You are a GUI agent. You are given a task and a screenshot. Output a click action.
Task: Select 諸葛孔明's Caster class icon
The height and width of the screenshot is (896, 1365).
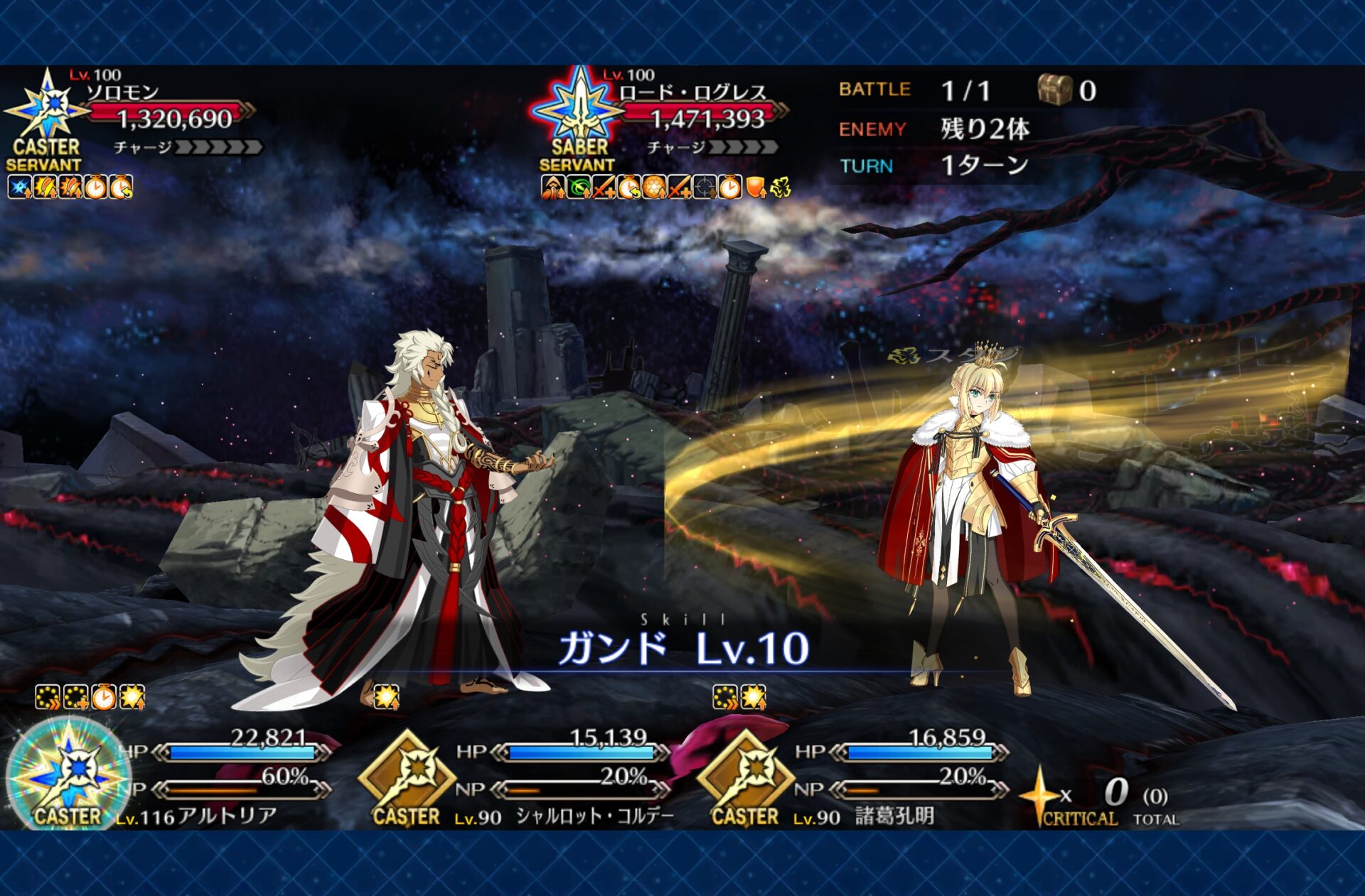tap(746, 778)
